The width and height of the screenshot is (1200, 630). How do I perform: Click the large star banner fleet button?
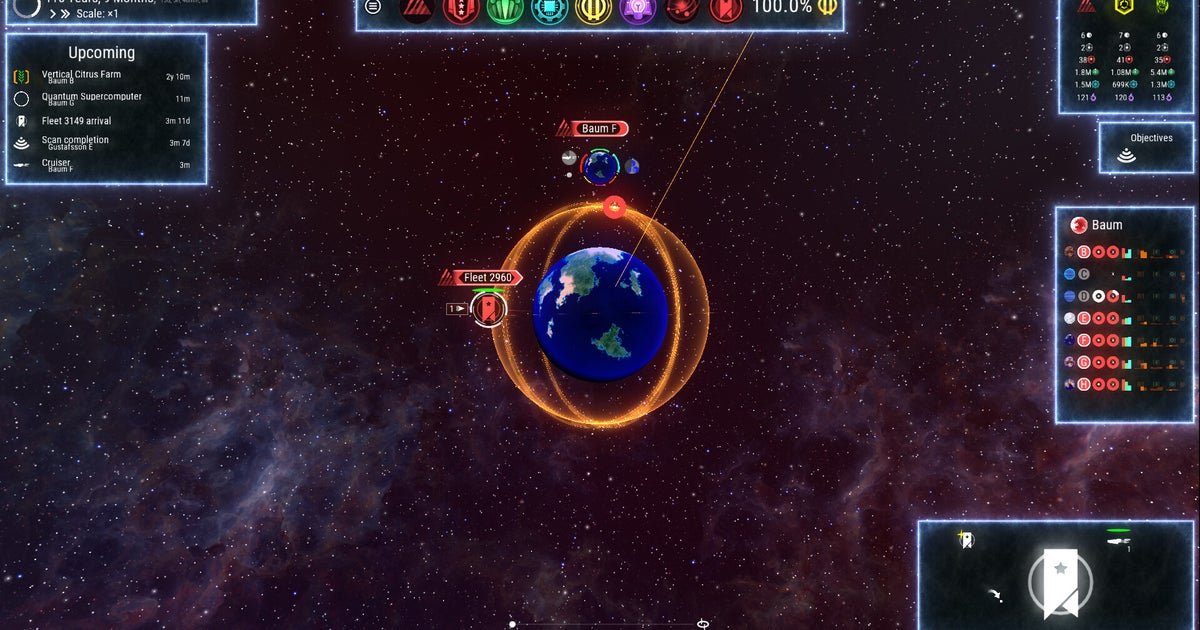pos(1060,580)
